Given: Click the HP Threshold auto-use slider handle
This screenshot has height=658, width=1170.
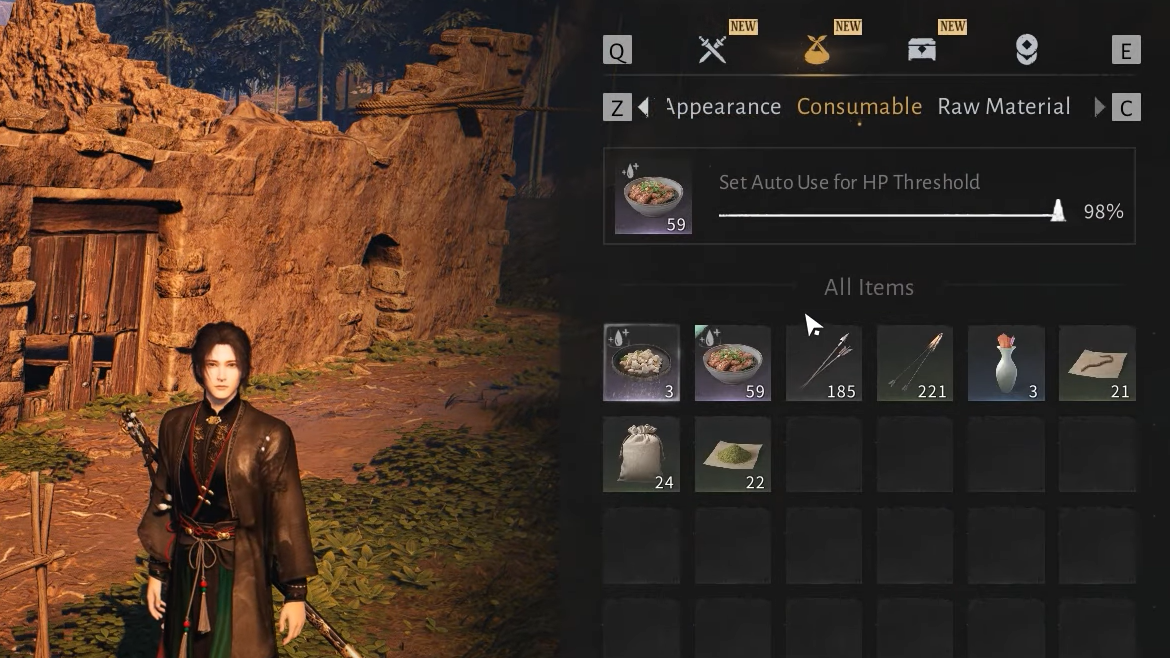Looking at the screenshot, I should tap(1058, 211).
